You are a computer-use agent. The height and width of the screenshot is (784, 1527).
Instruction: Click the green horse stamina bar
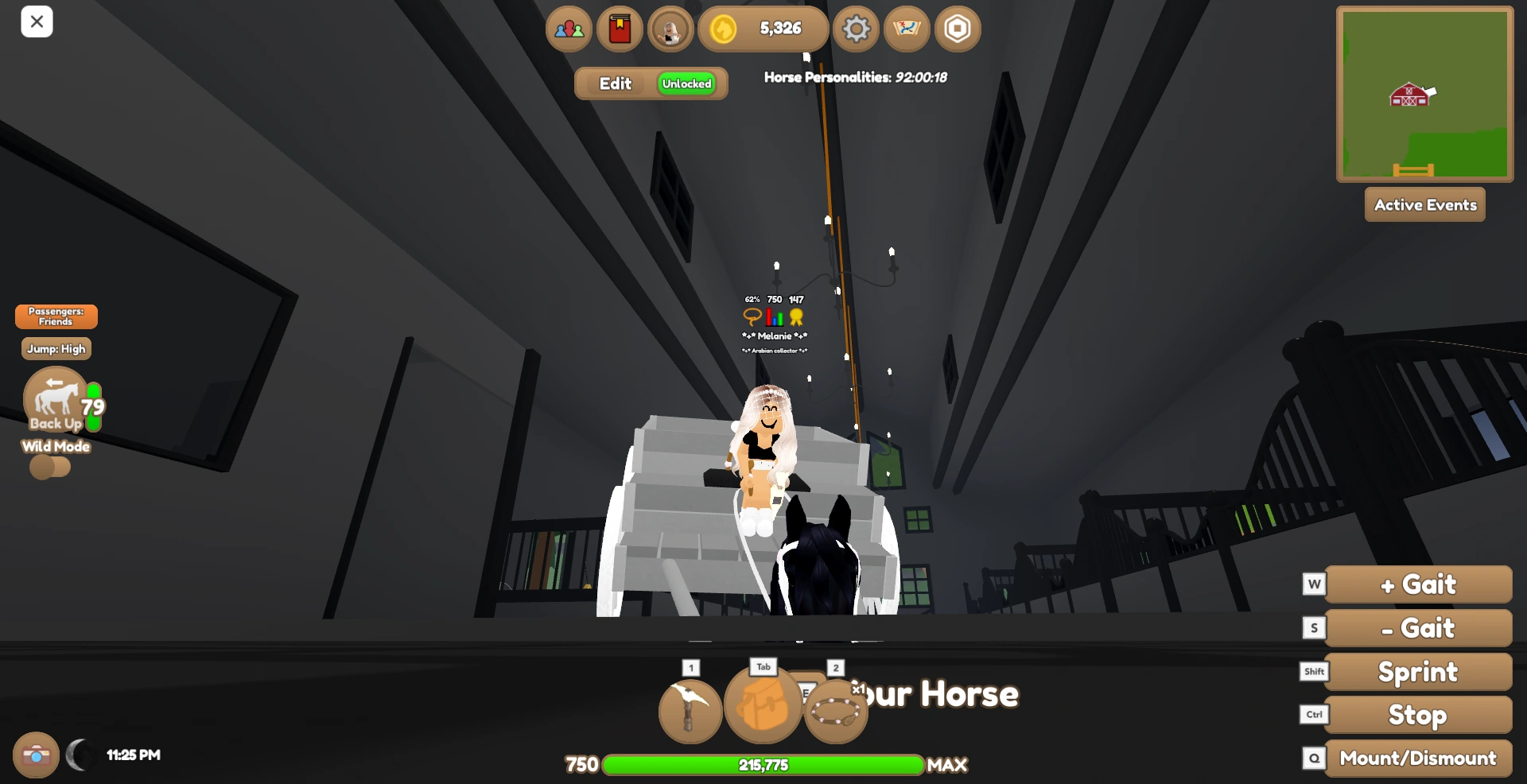(x=763, y=765)
